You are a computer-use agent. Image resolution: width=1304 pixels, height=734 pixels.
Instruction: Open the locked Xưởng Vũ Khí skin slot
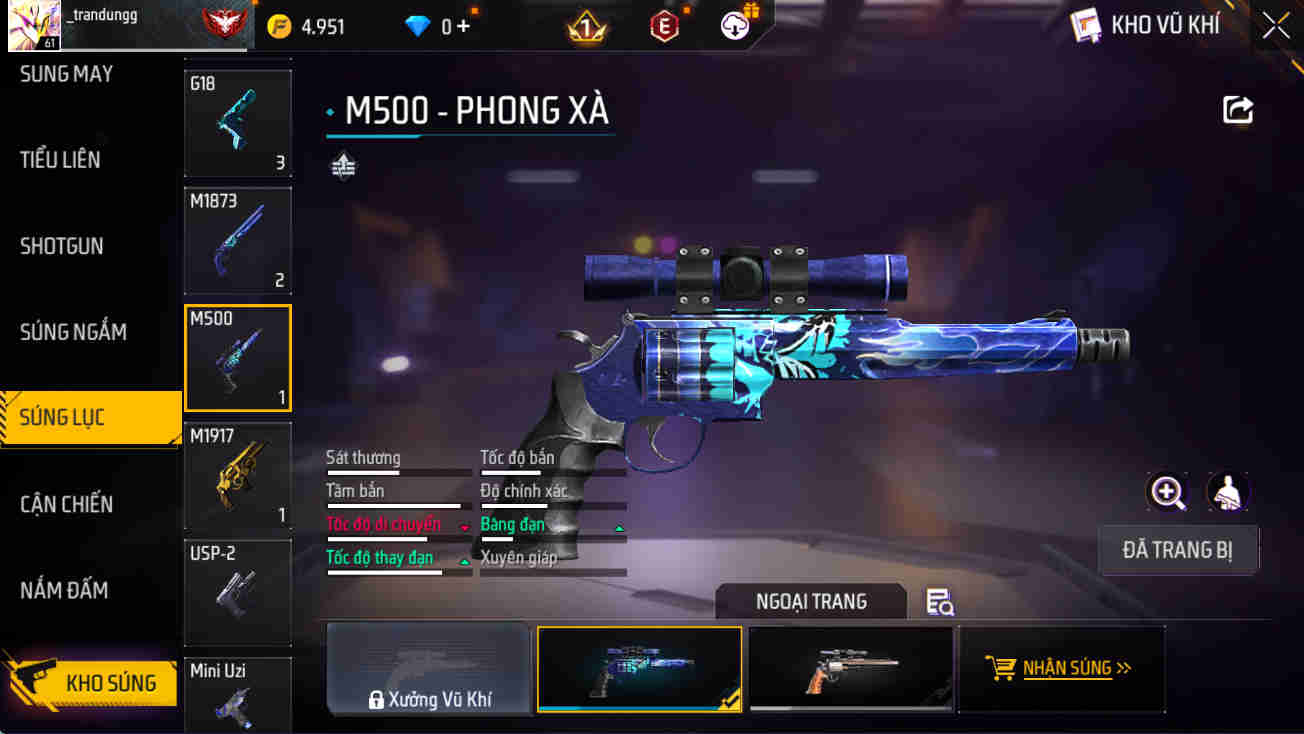coord(428,668)
